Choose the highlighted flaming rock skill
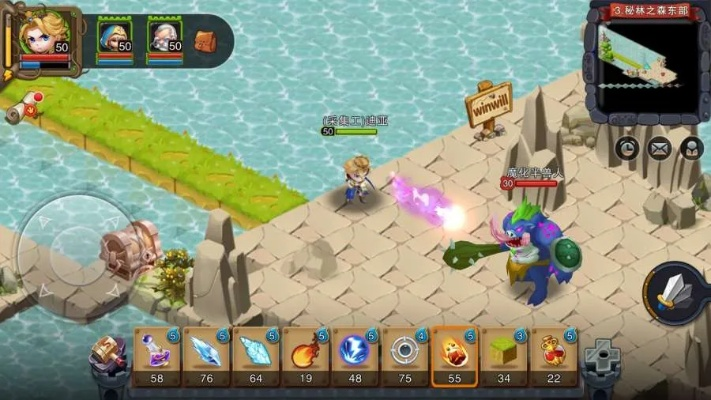711x400 pixels. pyautogui.click(x=455, y=354)
